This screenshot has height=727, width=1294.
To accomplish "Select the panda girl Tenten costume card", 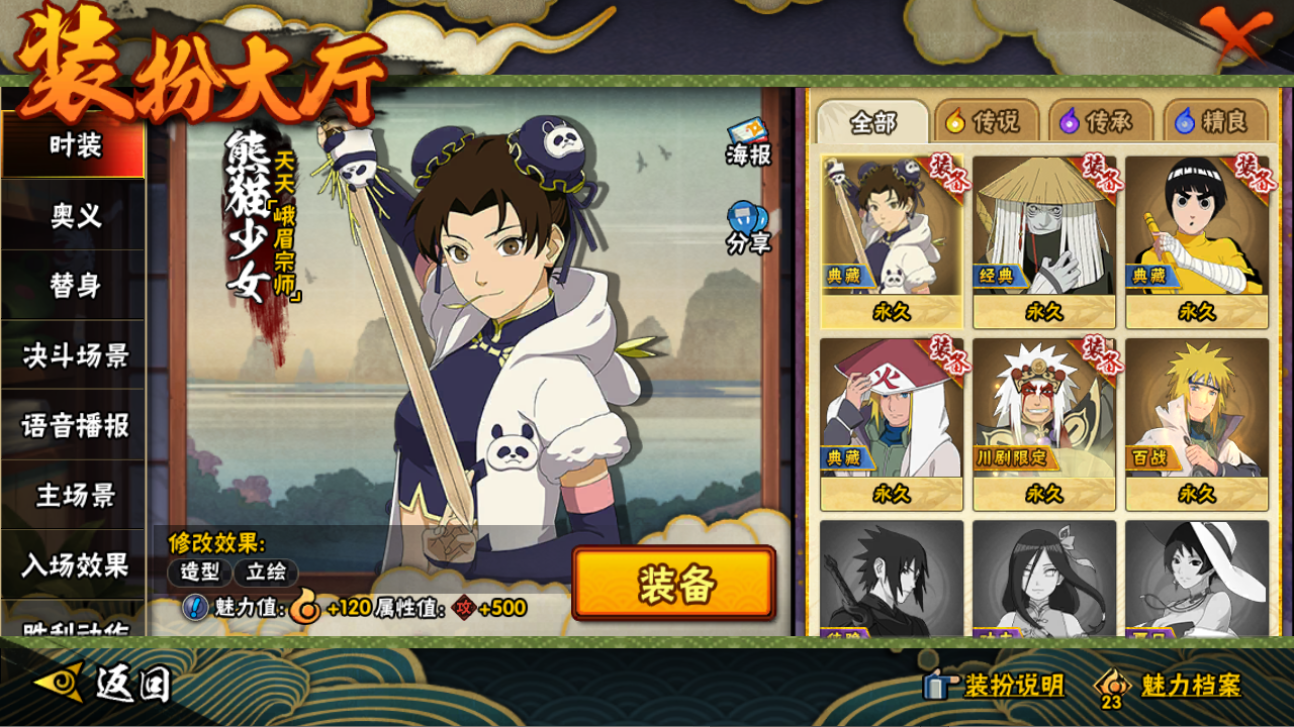I will tap(891, 240).
